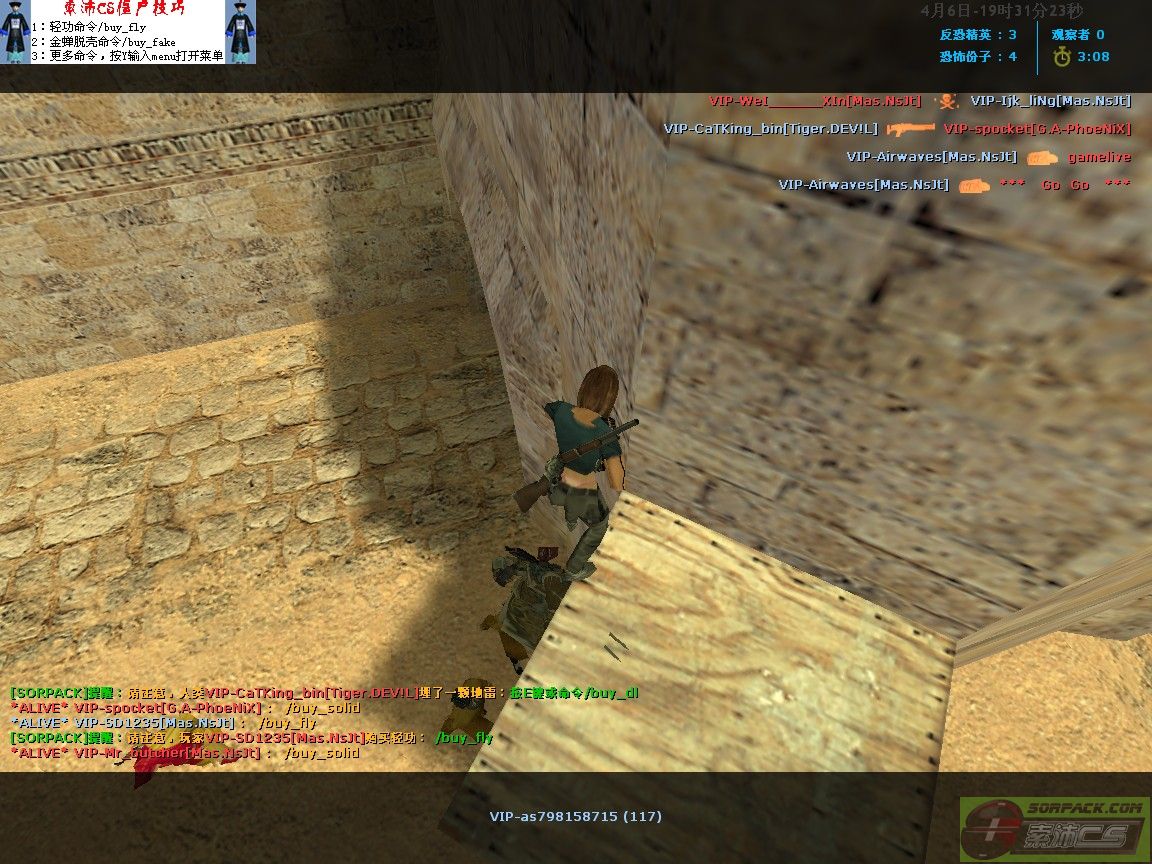Select VIP-Mr_butcher's /buy_solid chat message
This screenshot has height=864, width=1152.
pyautogui.click(x=185, y=753)
